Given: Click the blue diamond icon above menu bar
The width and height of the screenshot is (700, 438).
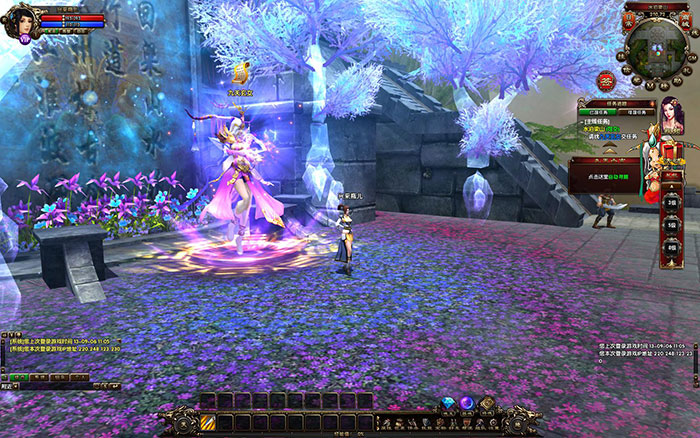Looking at the screenshot, I should click(x=448, y=404).
